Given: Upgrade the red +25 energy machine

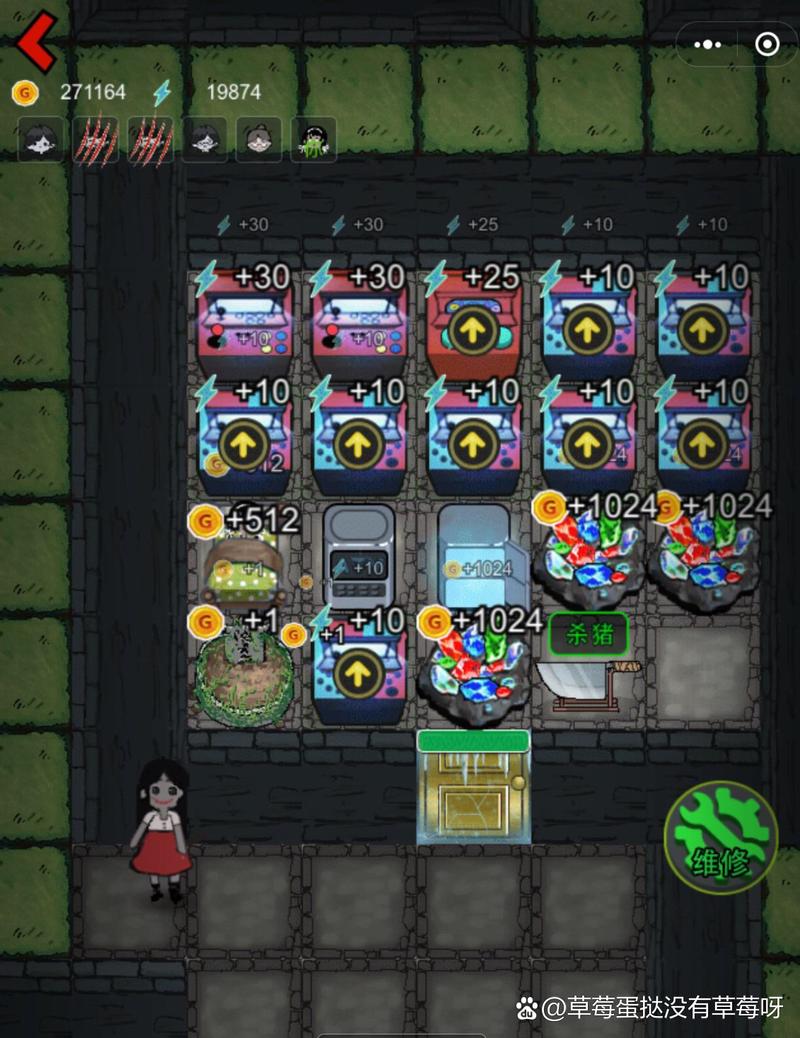Looking at the screenshot, I should (472, 332).
